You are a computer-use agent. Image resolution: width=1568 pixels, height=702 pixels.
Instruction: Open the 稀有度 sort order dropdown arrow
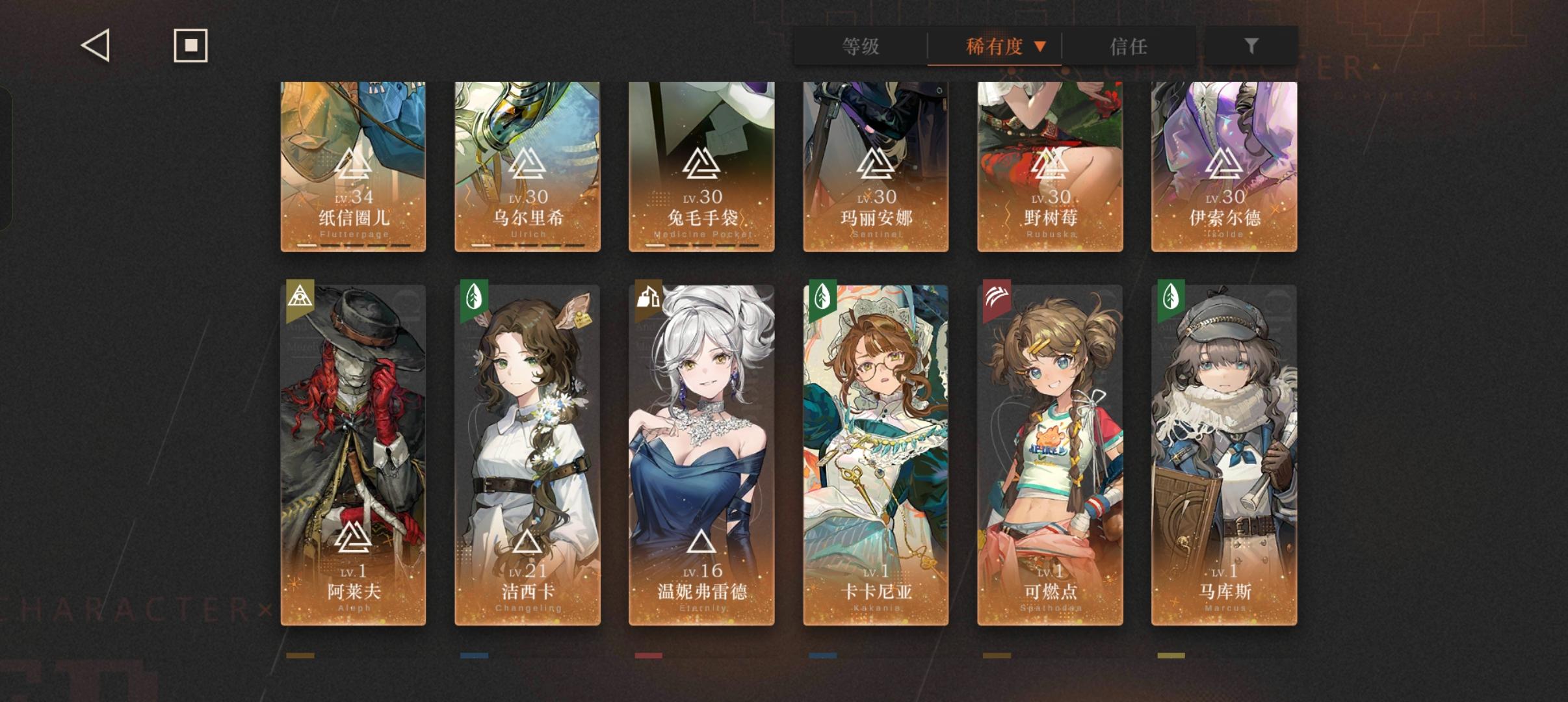click(1041, 47)
